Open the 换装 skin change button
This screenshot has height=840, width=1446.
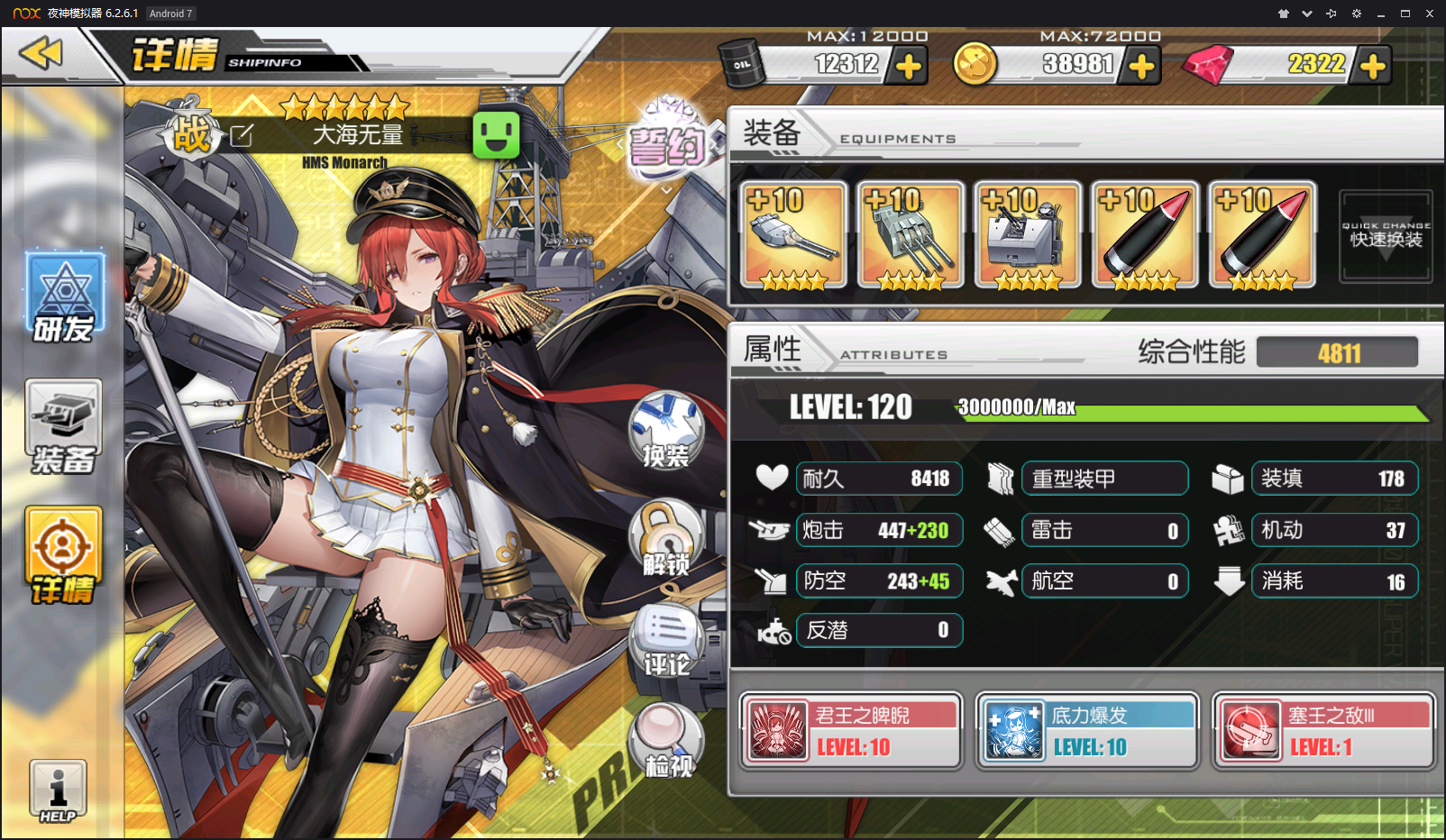666,430
